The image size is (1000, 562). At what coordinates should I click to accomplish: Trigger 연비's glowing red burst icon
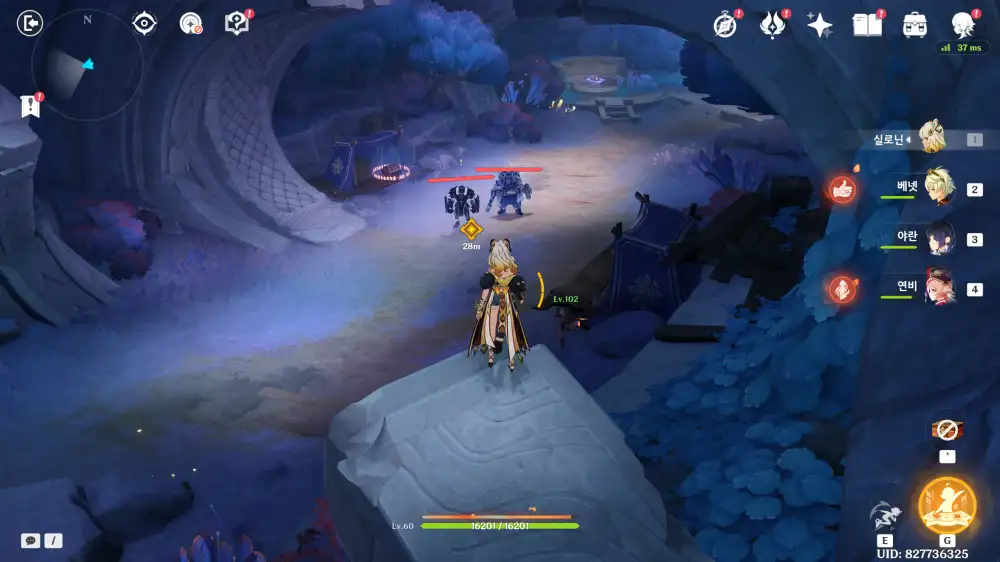[x=843, y=289]
